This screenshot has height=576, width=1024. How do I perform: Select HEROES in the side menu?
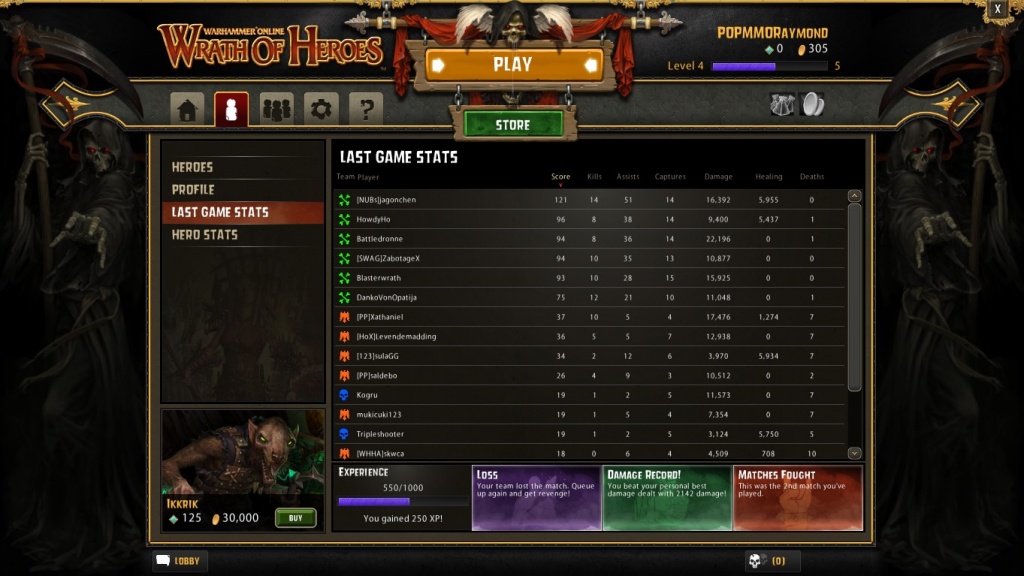(192, 167)
